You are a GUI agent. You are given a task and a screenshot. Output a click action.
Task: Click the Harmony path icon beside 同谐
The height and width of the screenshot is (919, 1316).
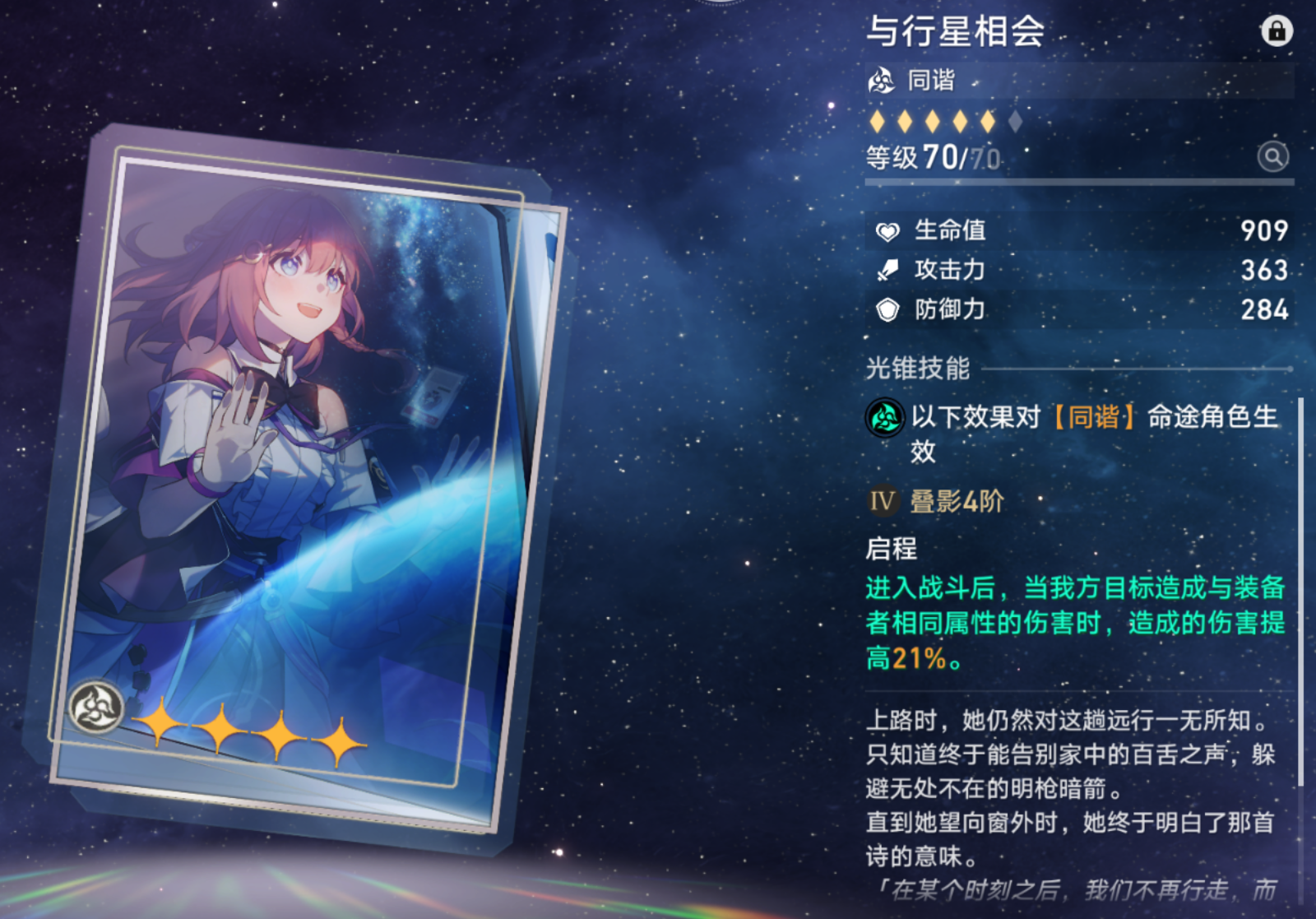pos(881,81)
